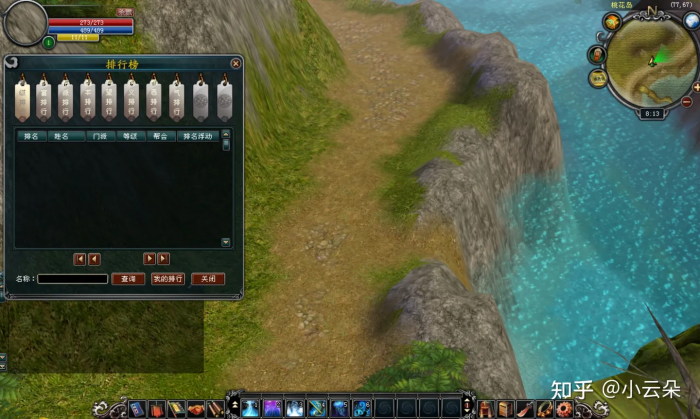Image resolution: width=700 pixels, height=419 pixels.
Task: Focus the 名称 name input field
Action: point(73,279)
